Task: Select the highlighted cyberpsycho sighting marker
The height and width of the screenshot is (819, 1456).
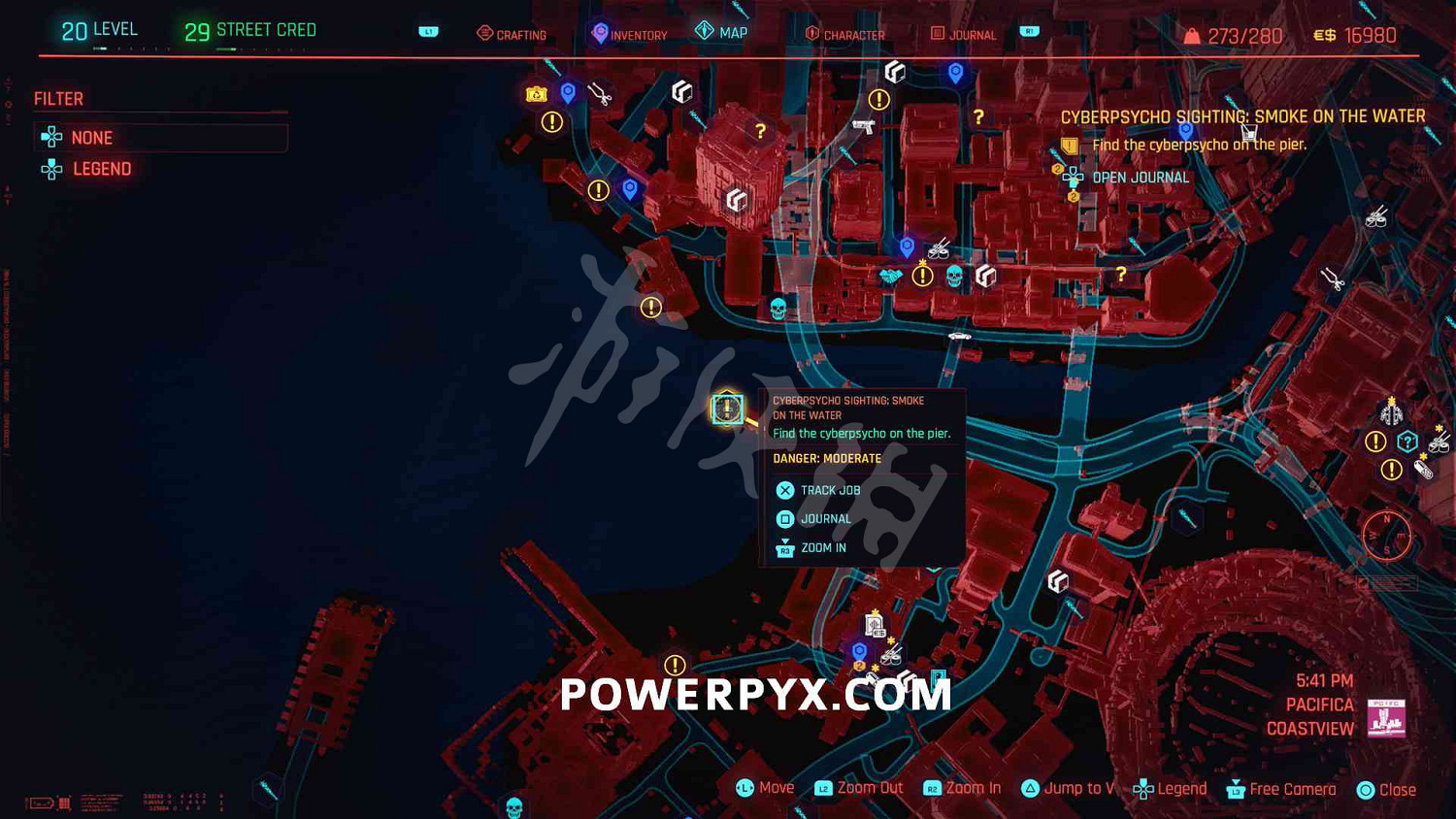Action: coord(726,409)
